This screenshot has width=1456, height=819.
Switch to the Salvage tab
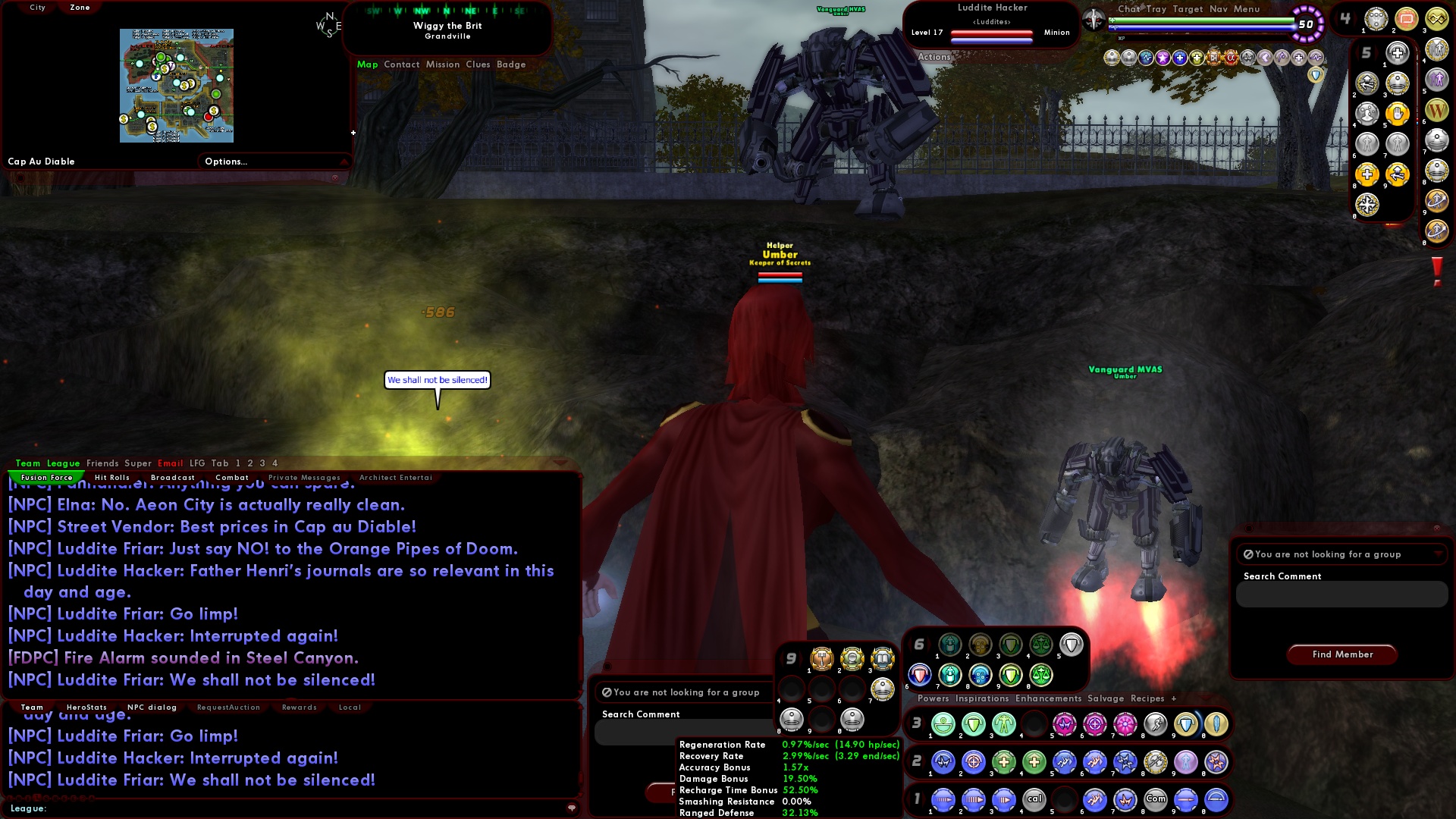(1106, 698)
